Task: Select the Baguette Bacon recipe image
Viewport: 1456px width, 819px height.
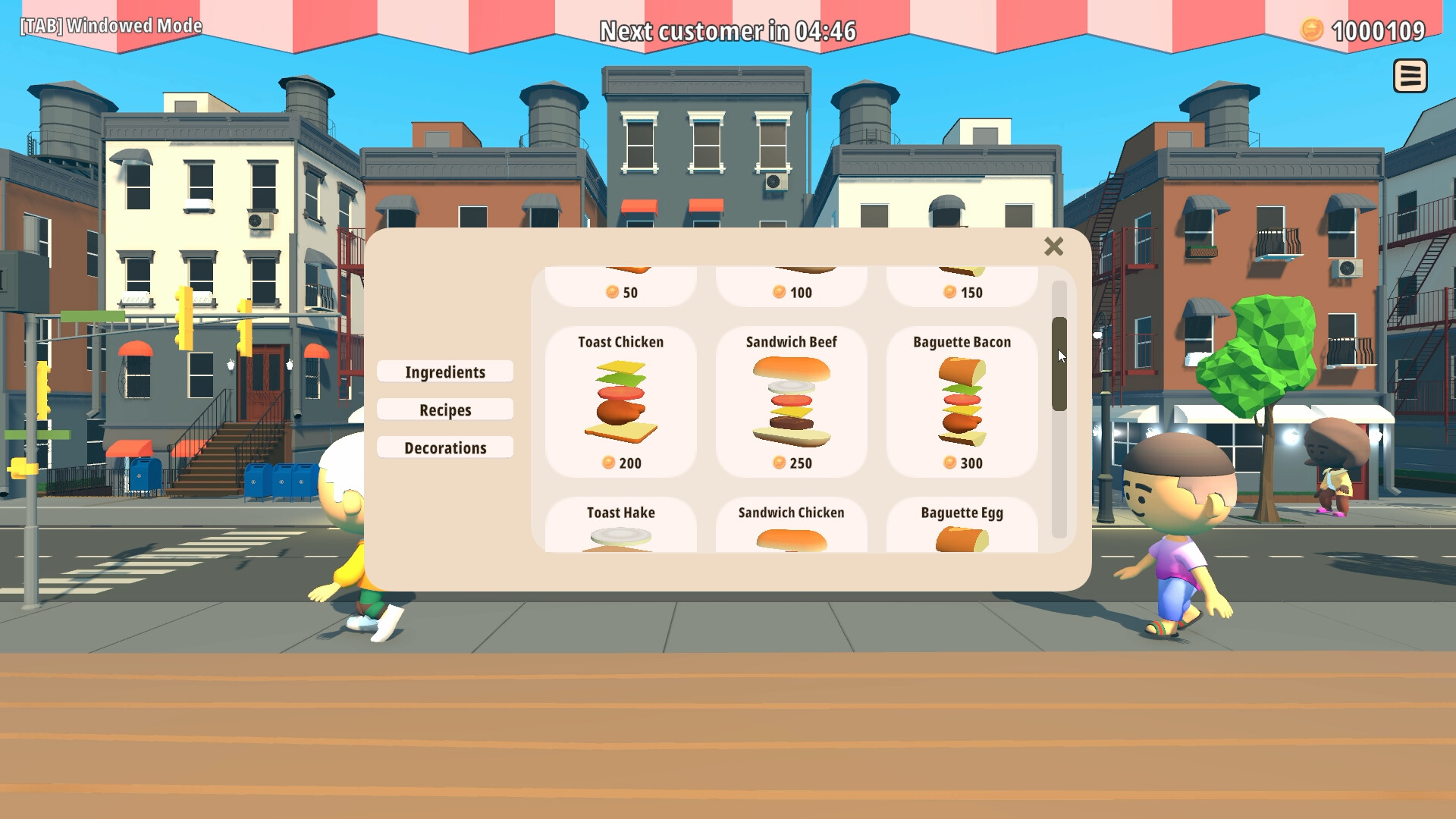Action: pyautogui.click(x=961, y=400)
